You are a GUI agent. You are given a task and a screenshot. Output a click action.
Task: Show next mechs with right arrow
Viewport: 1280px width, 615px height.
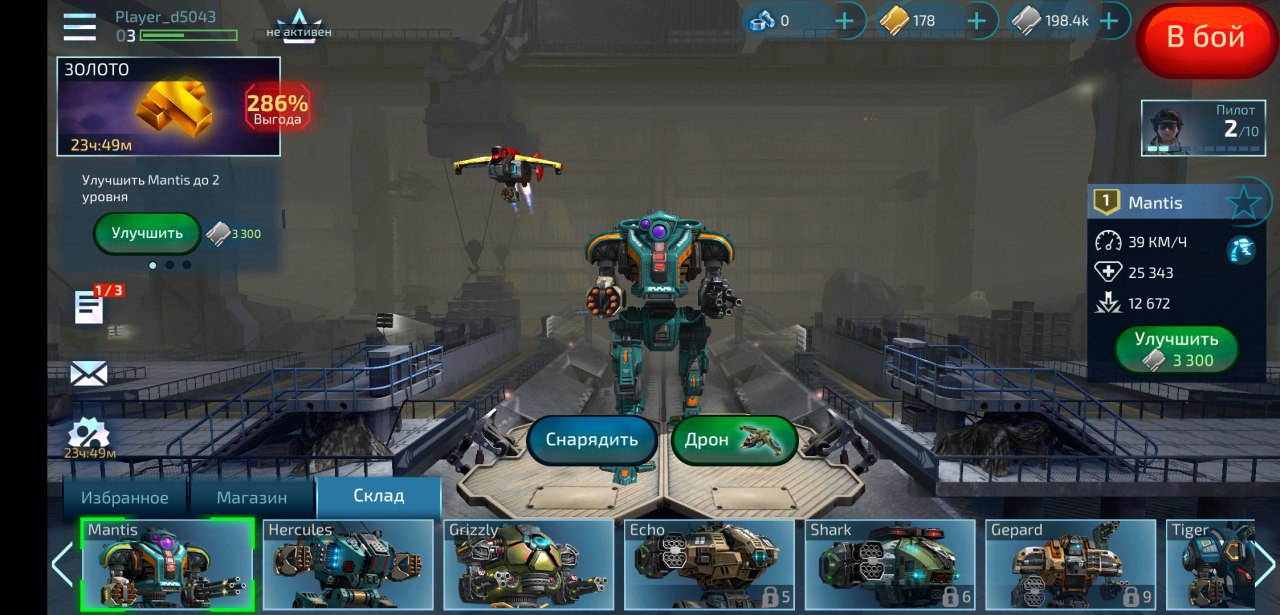pos(1265,565)
